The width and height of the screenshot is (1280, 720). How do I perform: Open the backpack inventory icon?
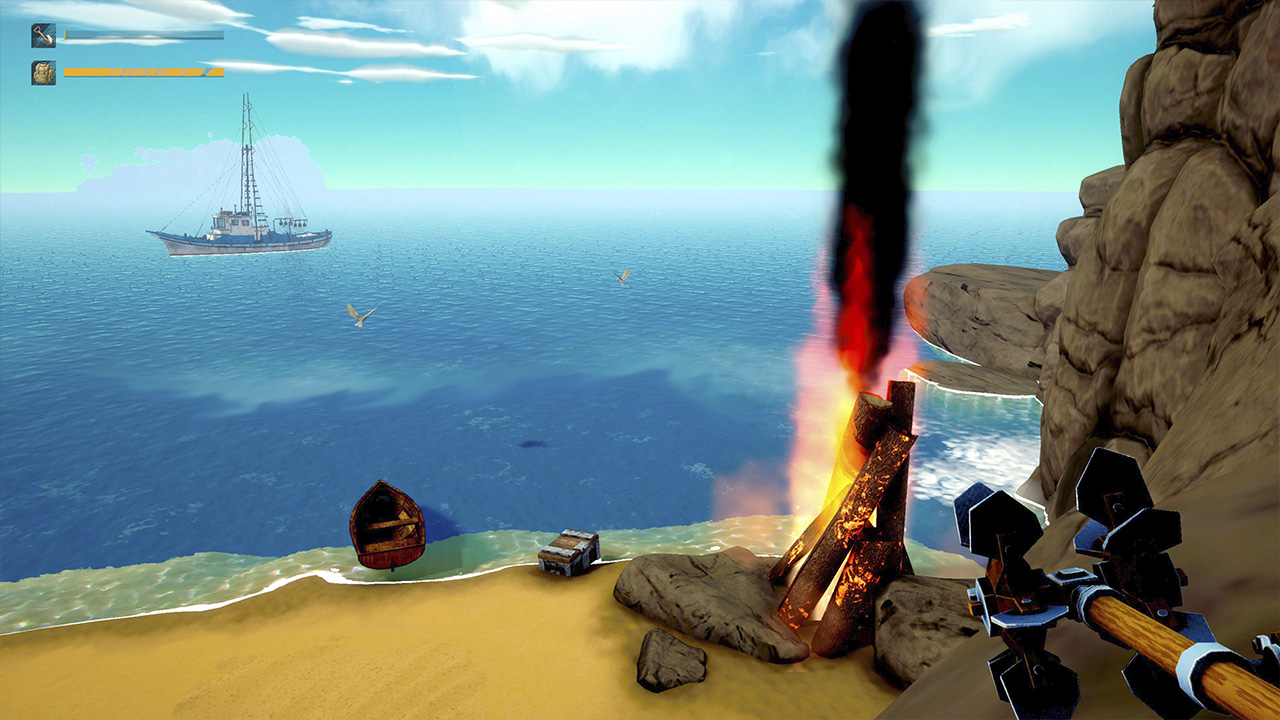click(43, 72)
